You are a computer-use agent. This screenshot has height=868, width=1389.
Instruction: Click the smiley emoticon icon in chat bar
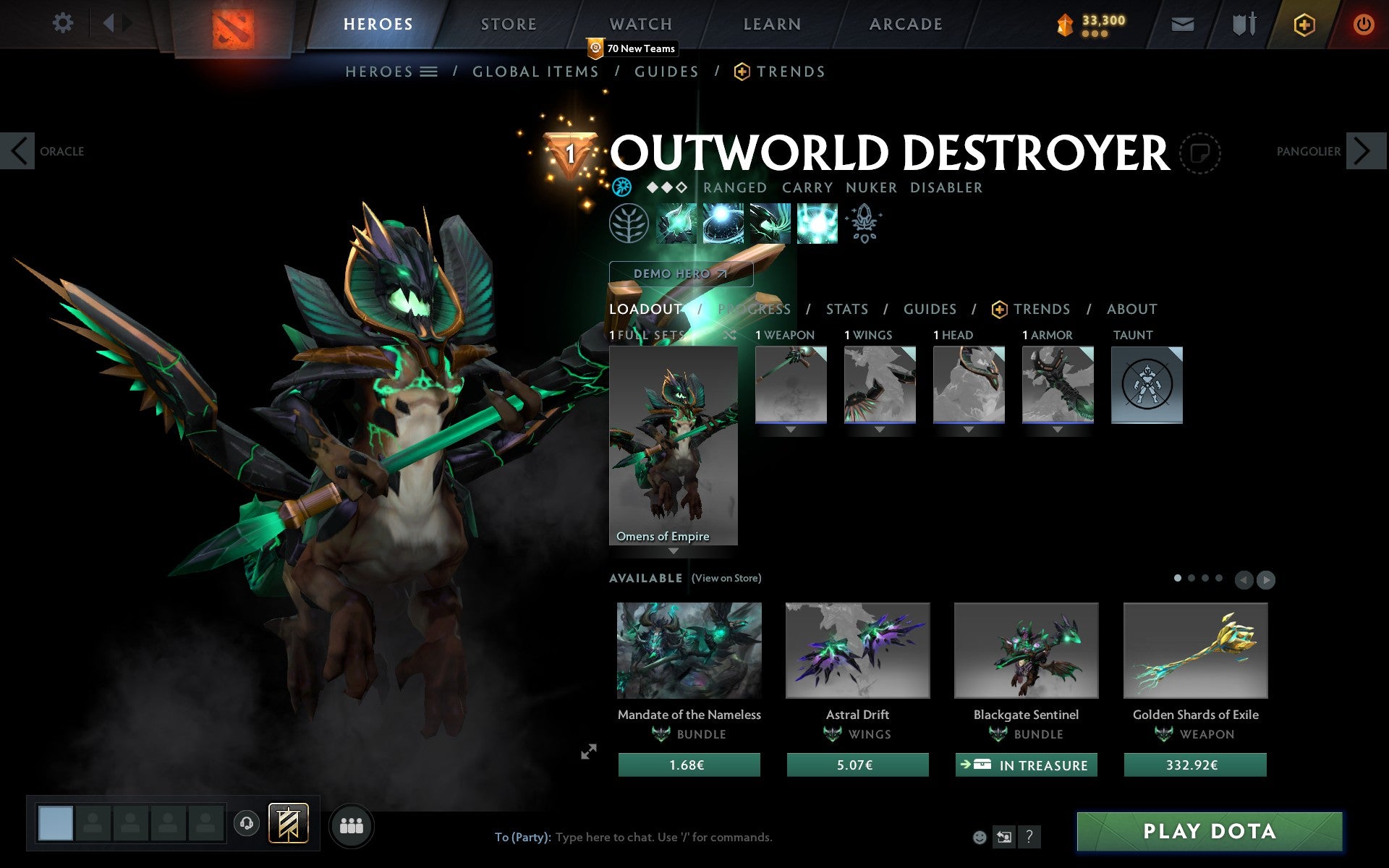[981, 837]
